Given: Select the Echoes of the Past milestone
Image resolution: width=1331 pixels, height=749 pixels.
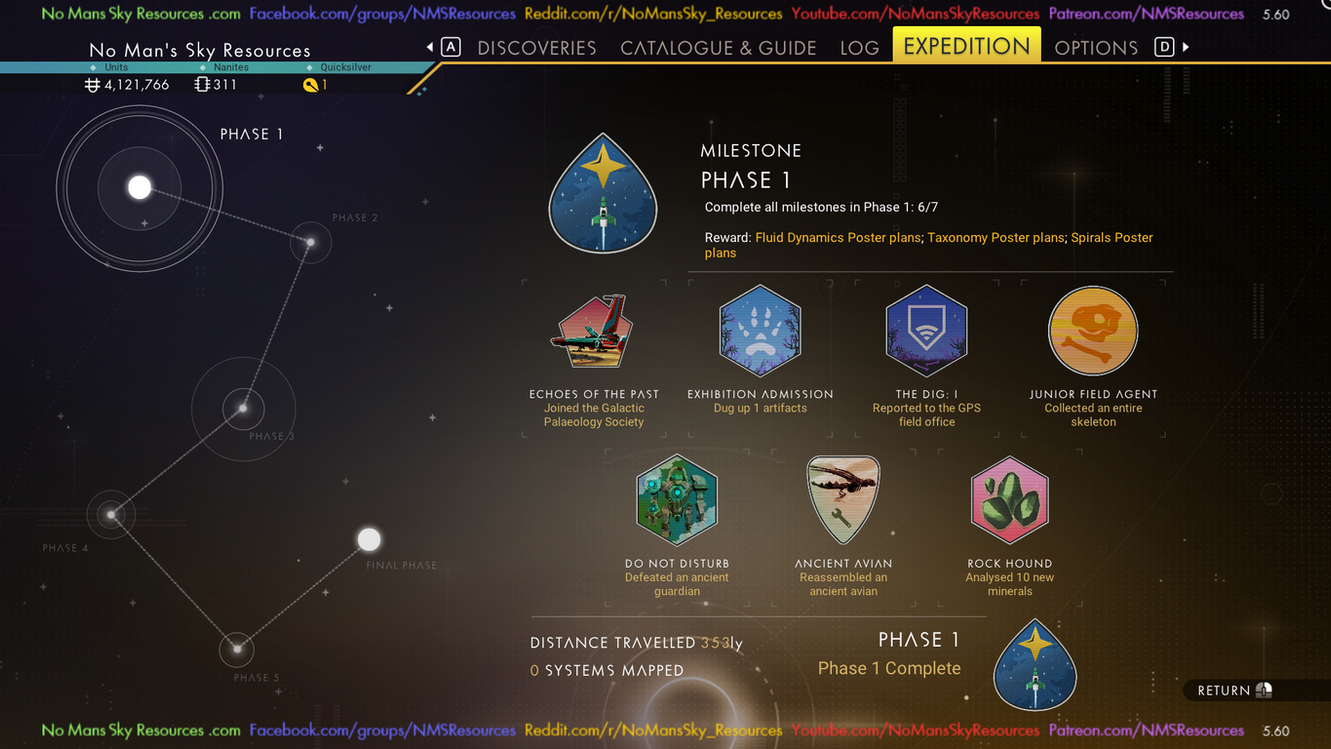Looking at the screenshot, I should click(594, 332).
